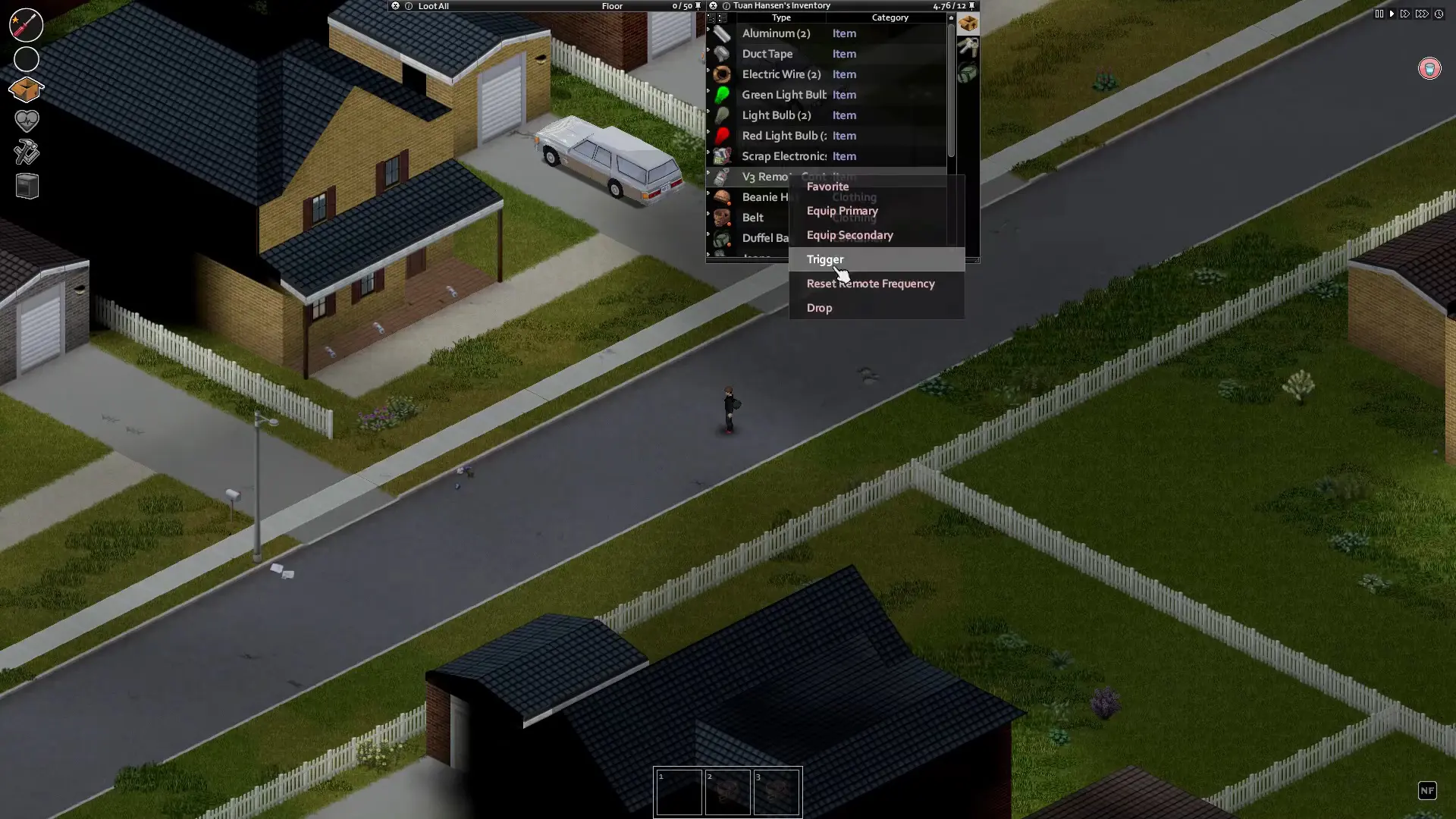Select Trigger in the context menu
Screen dimensions: 1456x819
click(825, 259)
